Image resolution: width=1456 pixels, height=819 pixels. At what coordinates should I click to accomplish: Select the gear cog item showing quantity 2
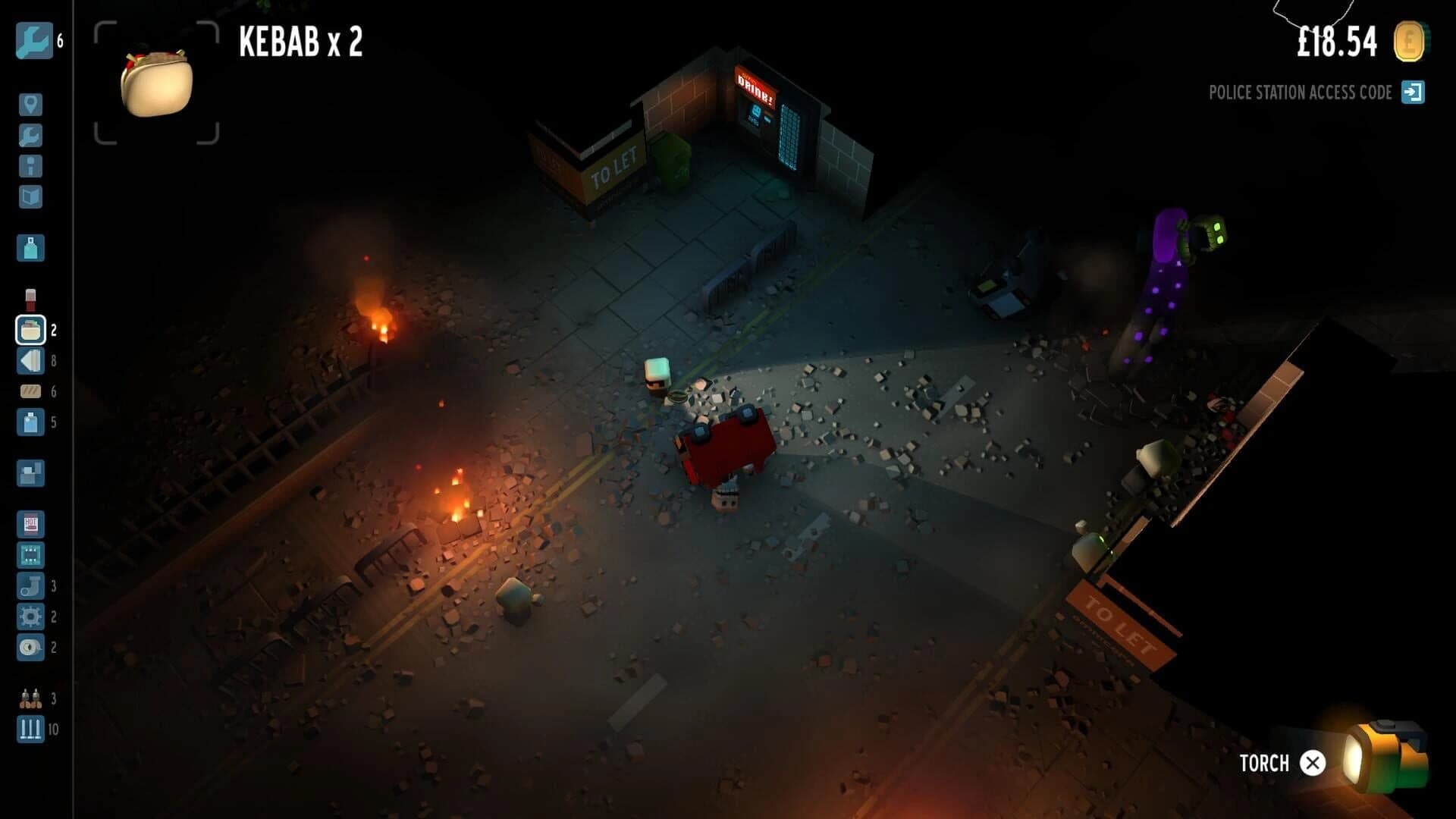coord(30,617)
